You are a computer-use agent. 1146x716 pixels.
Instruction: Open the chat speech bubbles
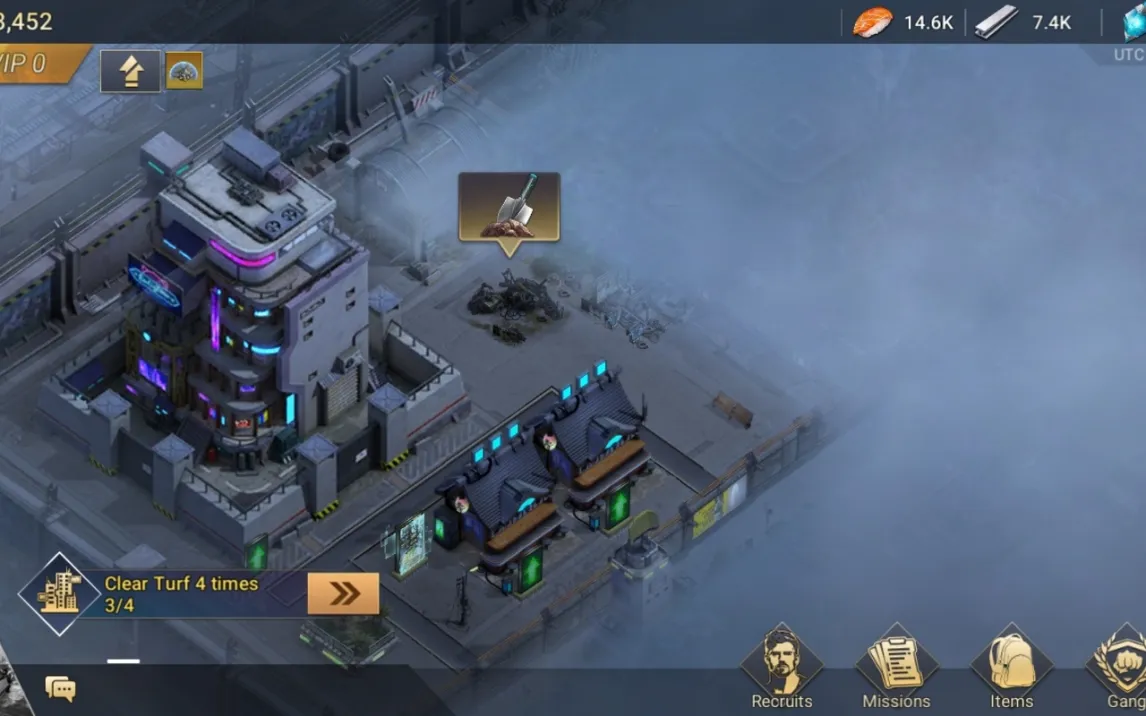coord(60,688)
